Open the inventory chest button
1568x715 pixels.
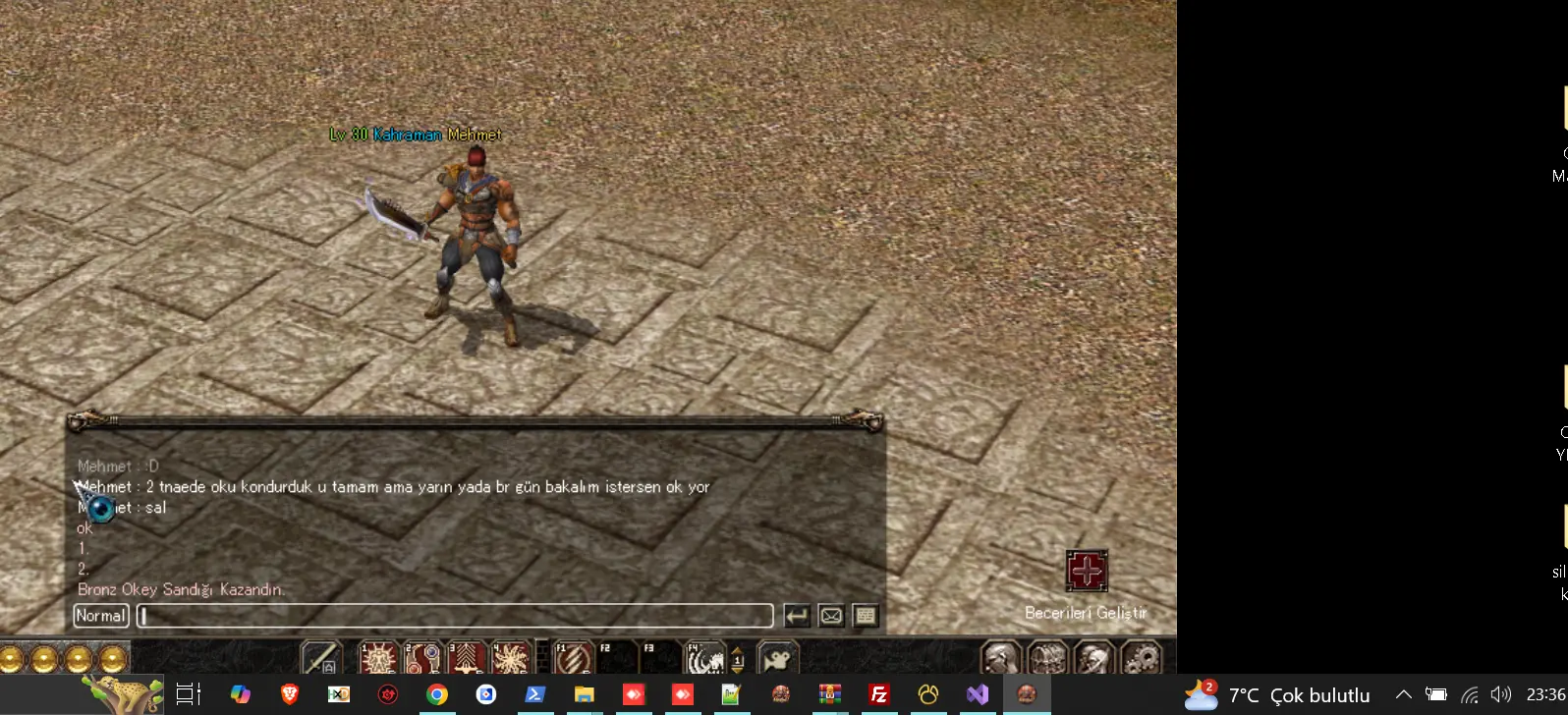(1047, 658)
